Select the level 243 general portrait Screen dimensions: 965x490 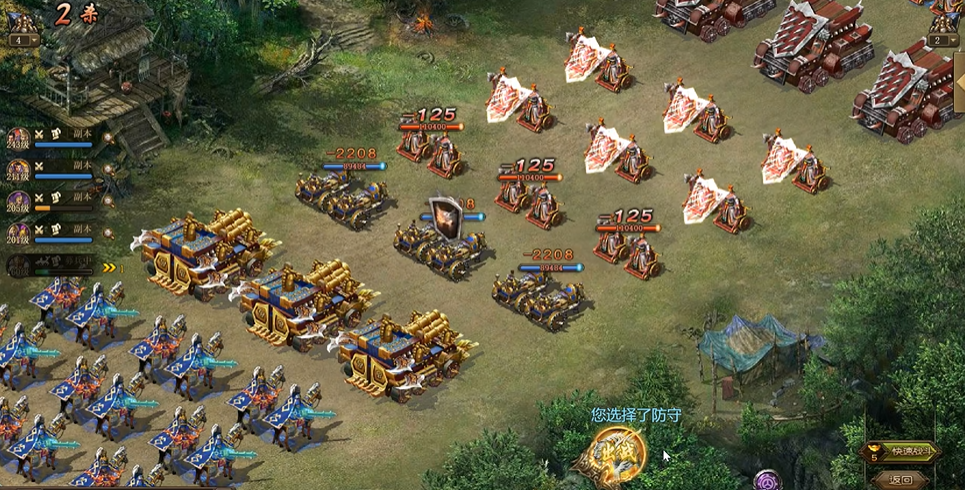click(x=18, y=140)
